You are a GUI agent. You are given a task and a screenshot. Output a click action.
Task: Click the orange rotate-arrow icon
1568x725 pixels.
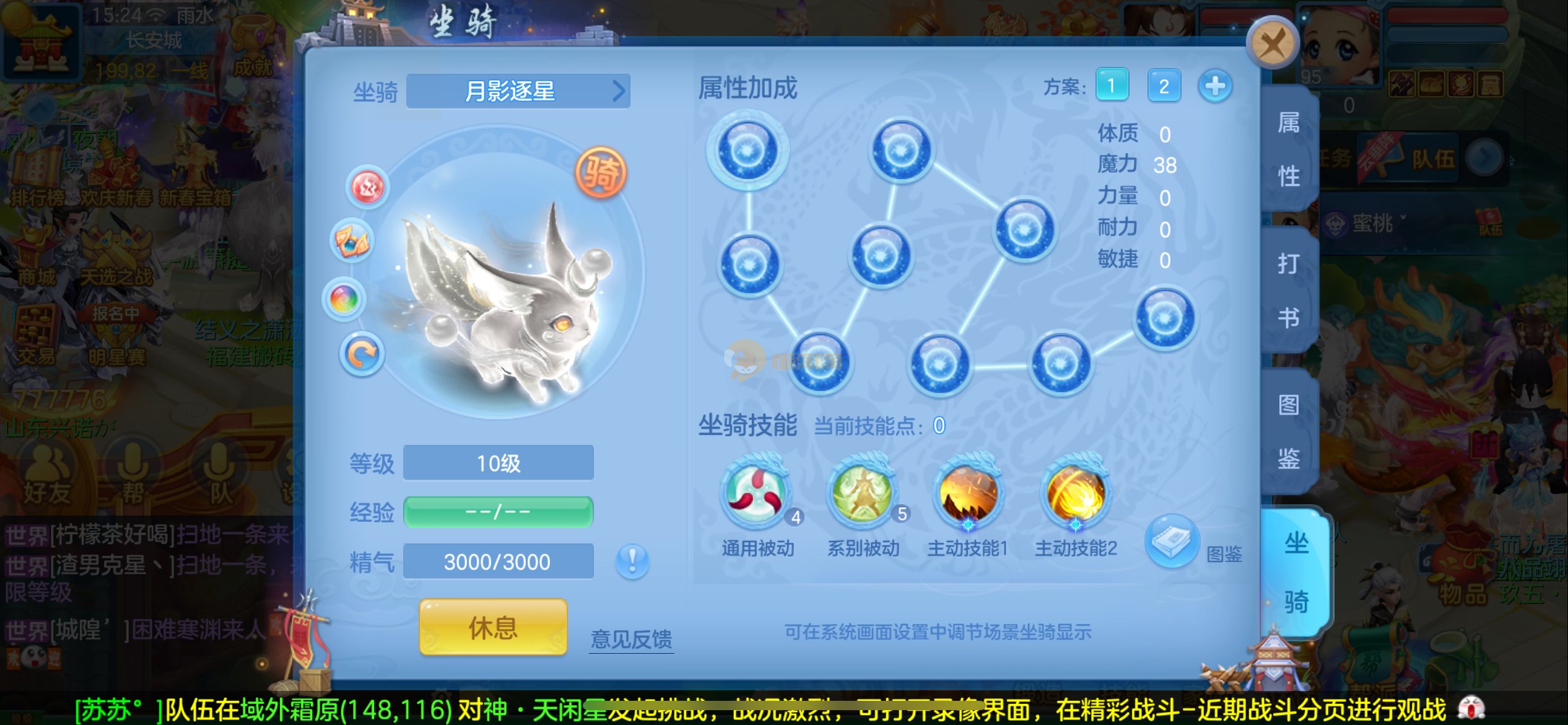click(x=362, y=354)
